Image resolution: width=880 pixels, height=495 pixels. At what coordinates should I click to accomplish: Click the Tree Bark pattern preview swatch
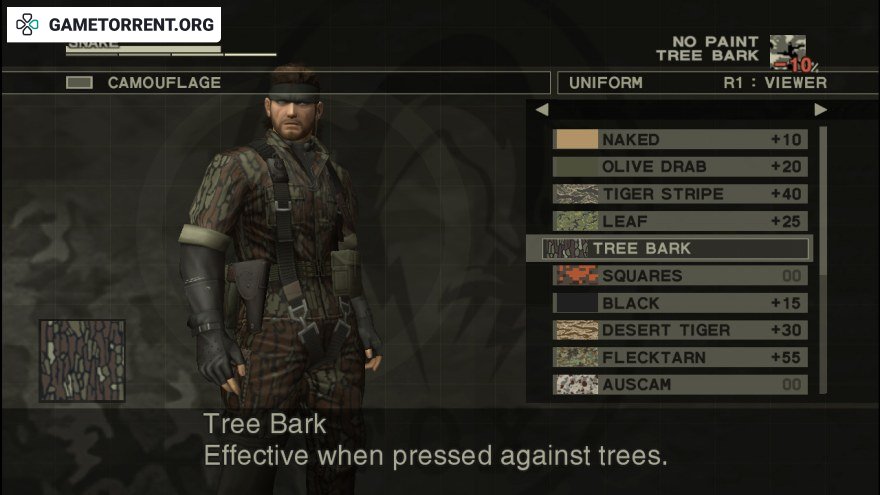coord(82,361)
